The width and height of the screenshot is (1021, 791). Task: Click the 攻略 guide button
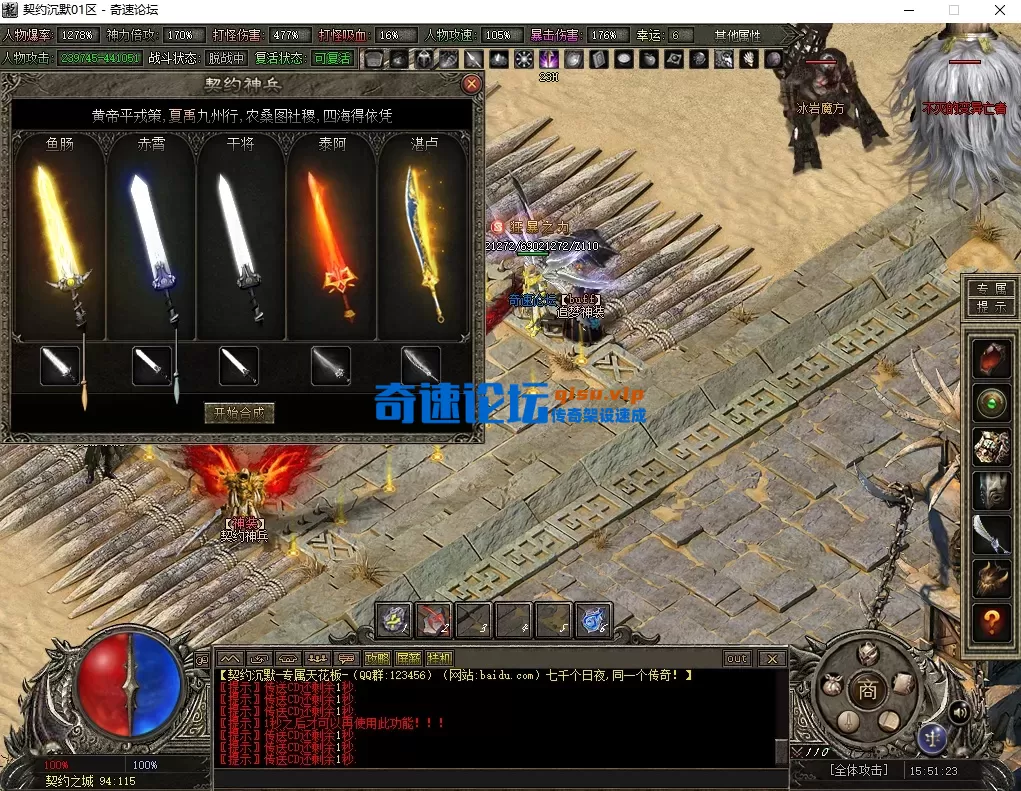click(x=376, y=658)
